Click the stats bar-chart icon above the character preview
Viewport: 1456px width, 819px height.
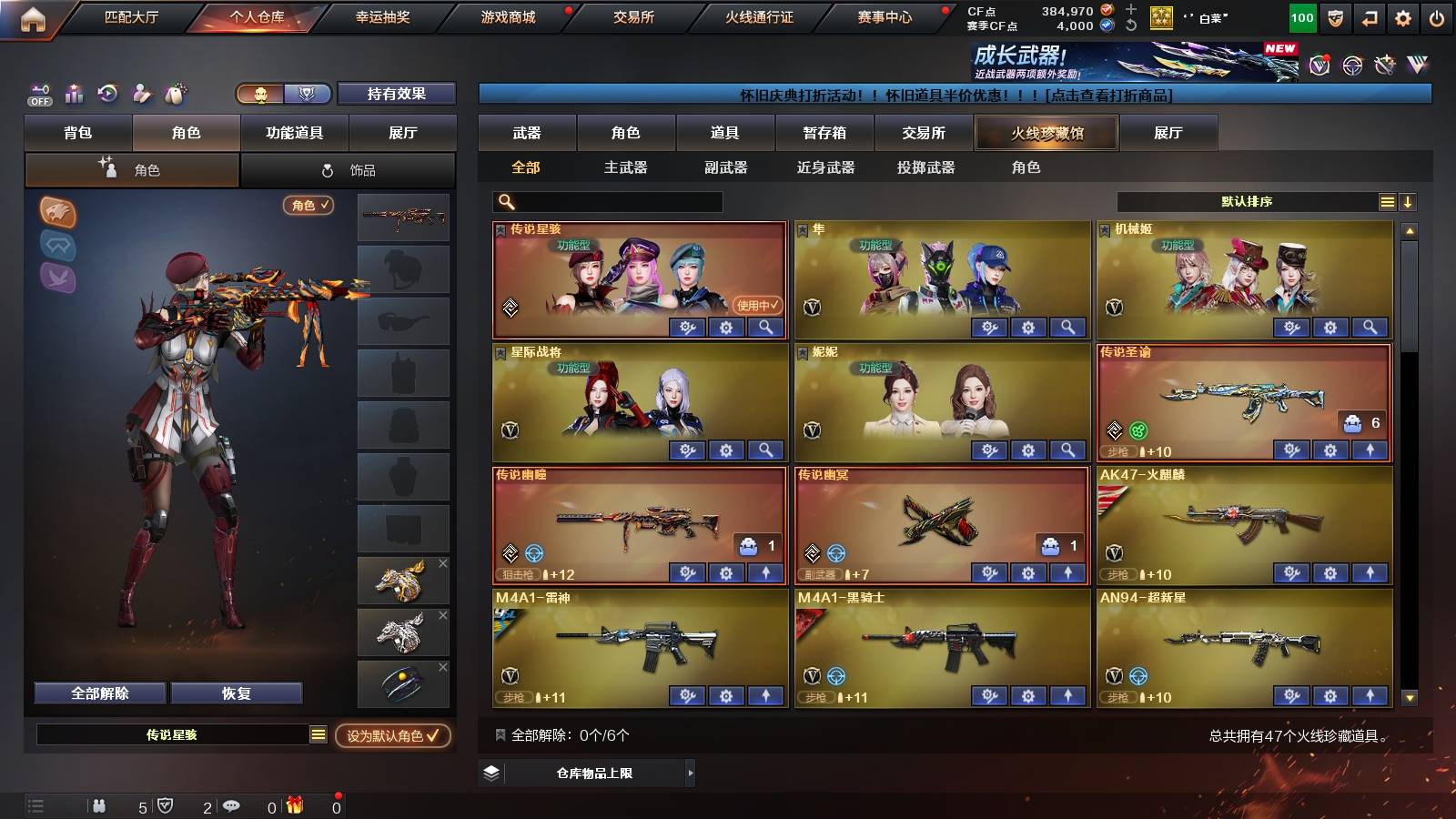point(73,94)
